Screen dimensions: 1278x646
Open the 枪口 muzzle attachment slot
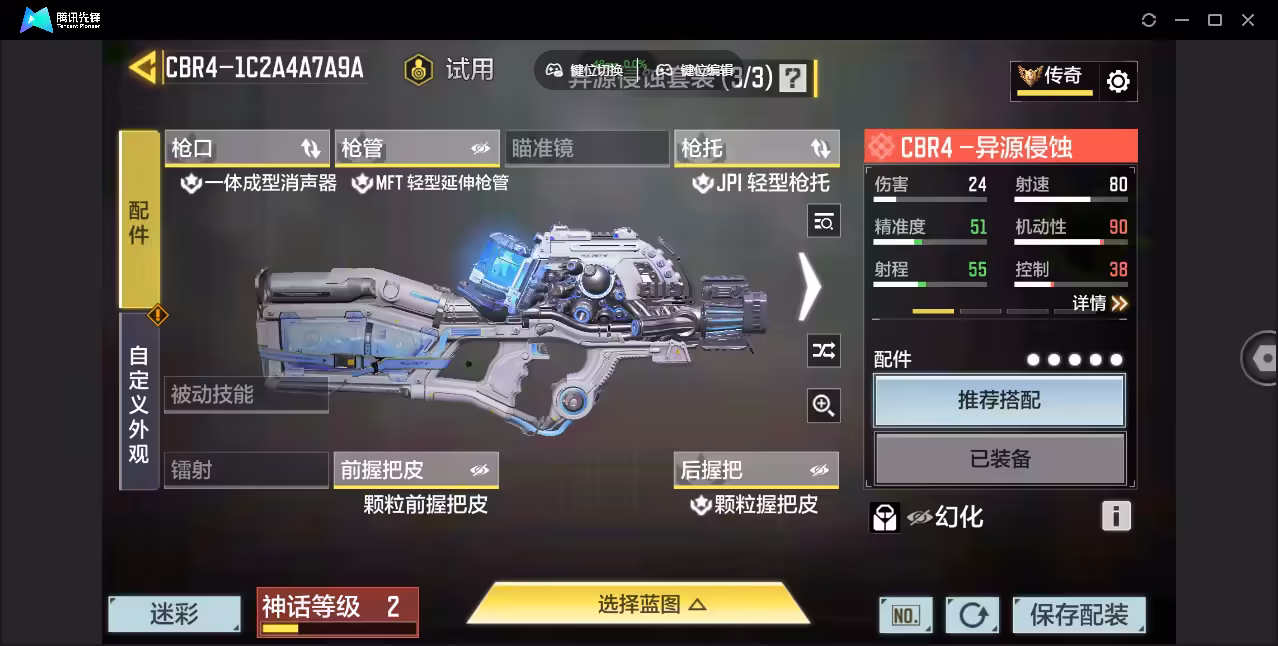246,148
